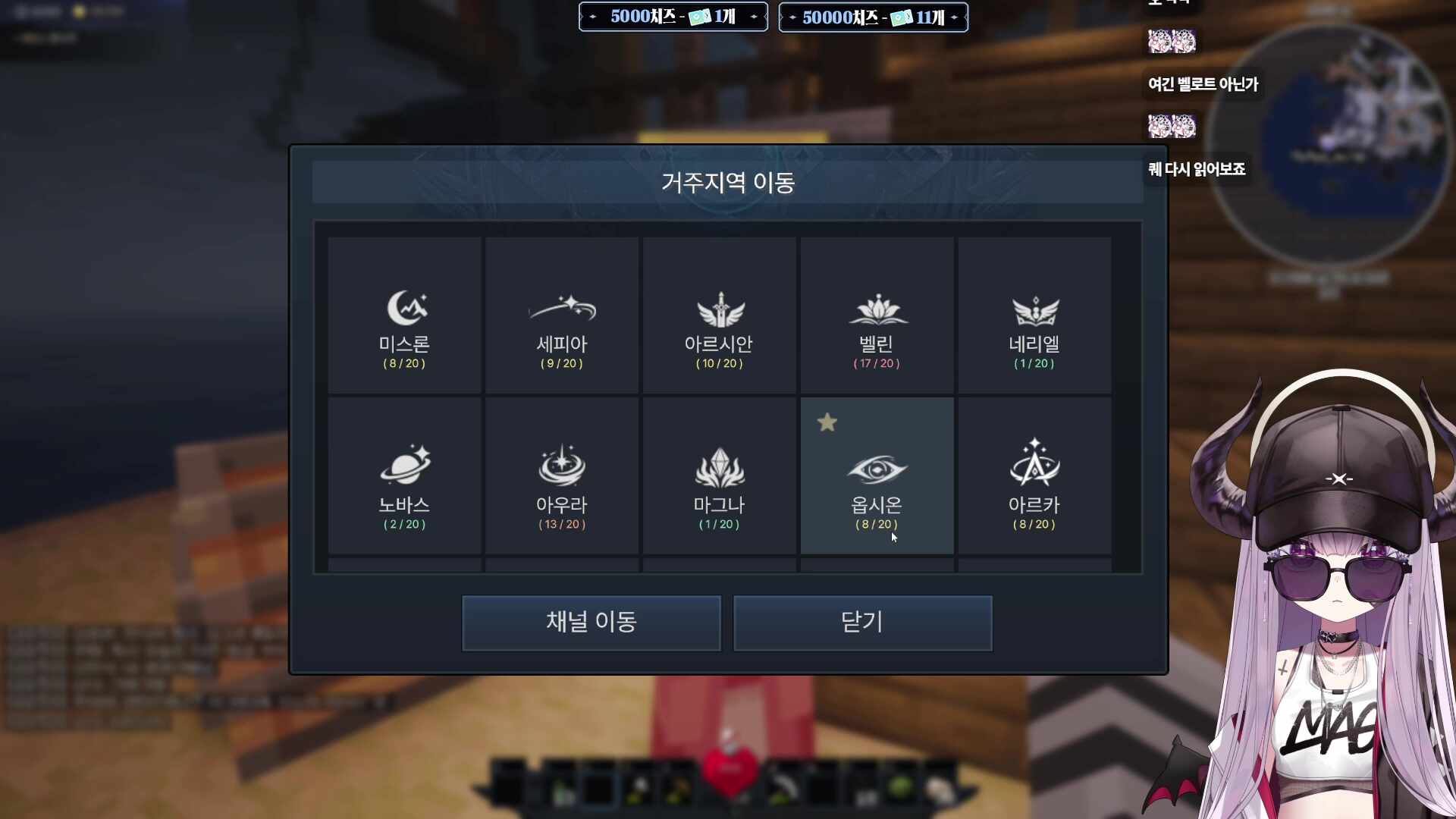Toggle the favorite star on 옵시온

click(x=827, y=422)
